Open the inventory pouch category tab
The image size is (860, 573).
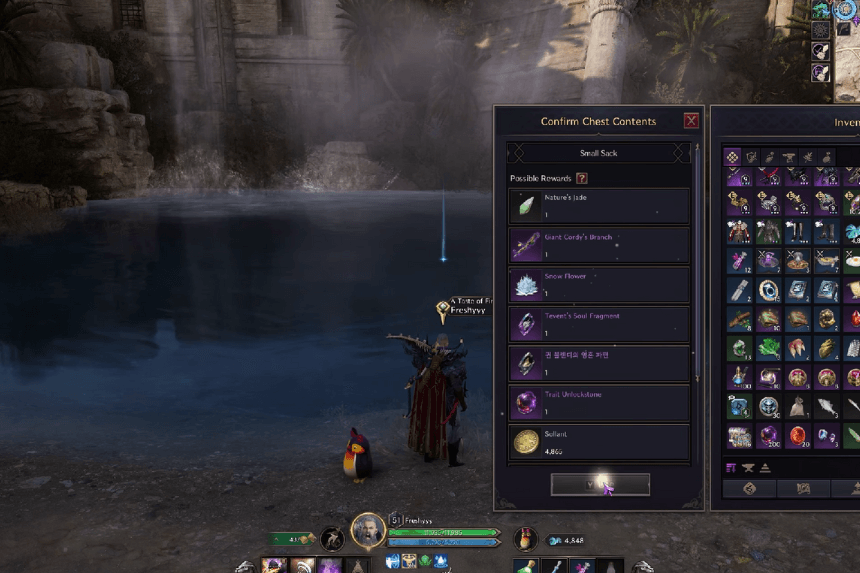pos(827,157)
